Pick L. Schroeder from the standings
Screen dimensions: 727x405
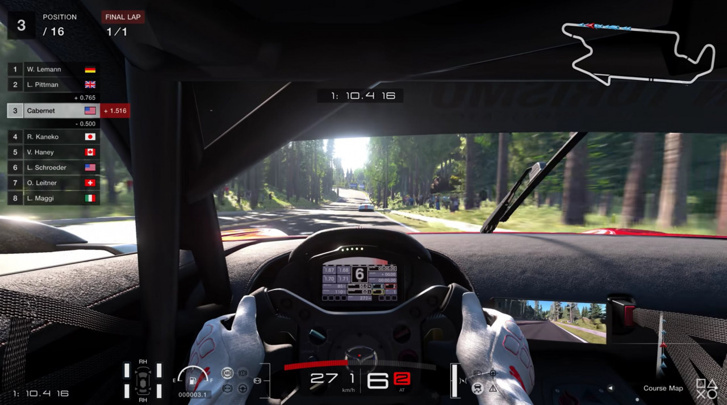[x=53, y=168]
